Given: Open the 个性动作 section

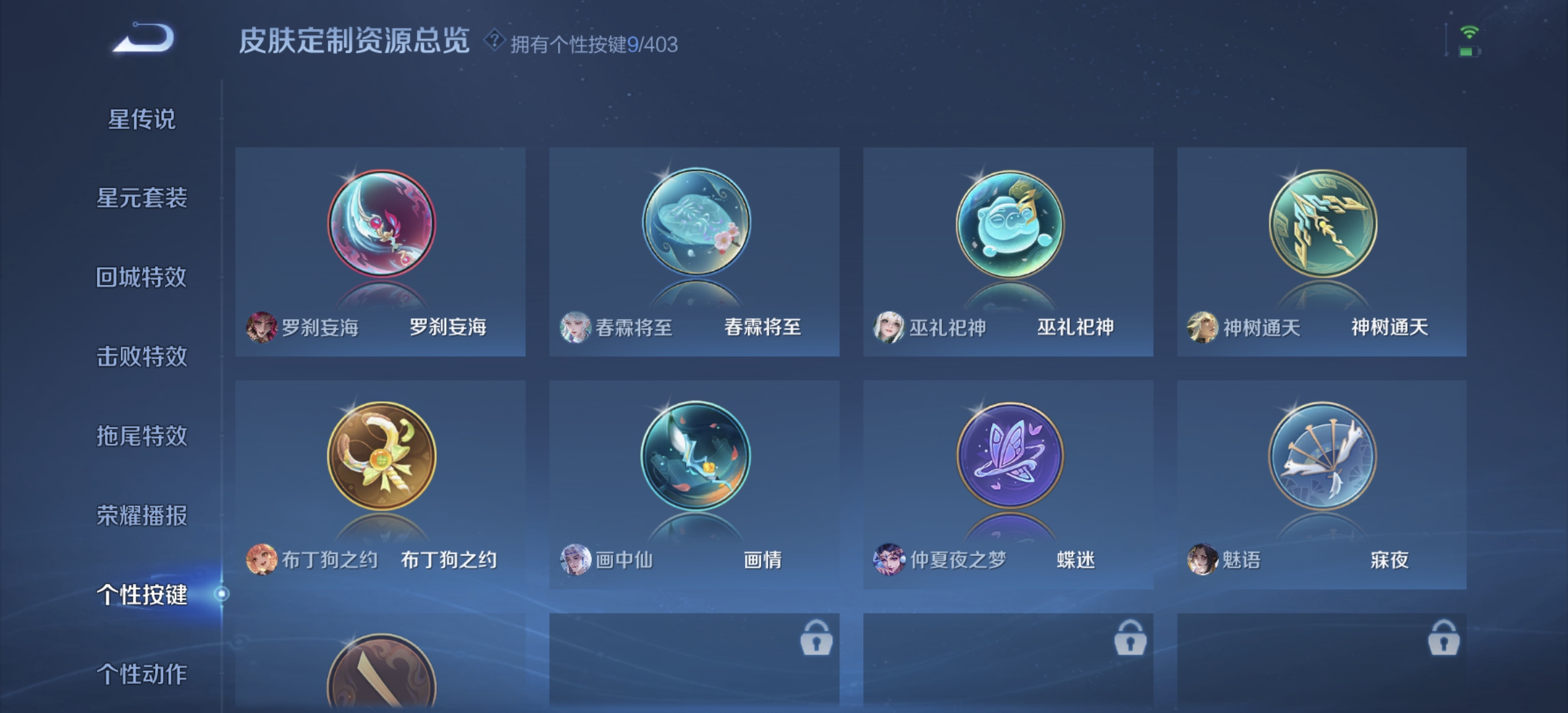Looking at the screenshot, I should pyautogui.click(x=141, y=675).
